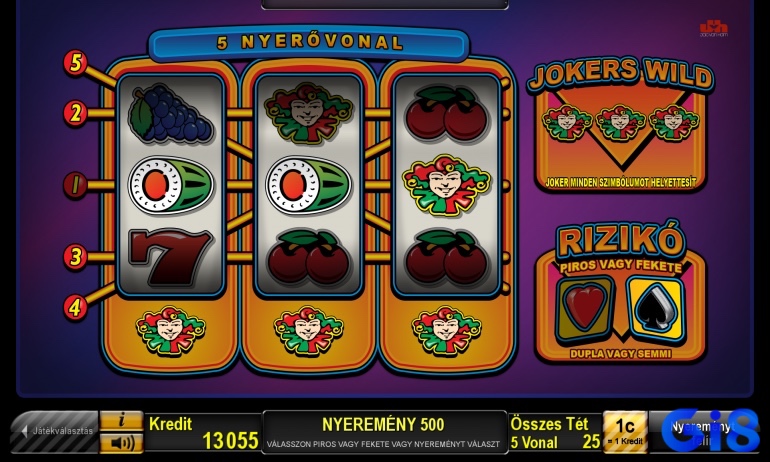This screenshot has height=462, width=770.
Task: Choose the red heart card in Rizikó
Action: [x=585, y=306]
